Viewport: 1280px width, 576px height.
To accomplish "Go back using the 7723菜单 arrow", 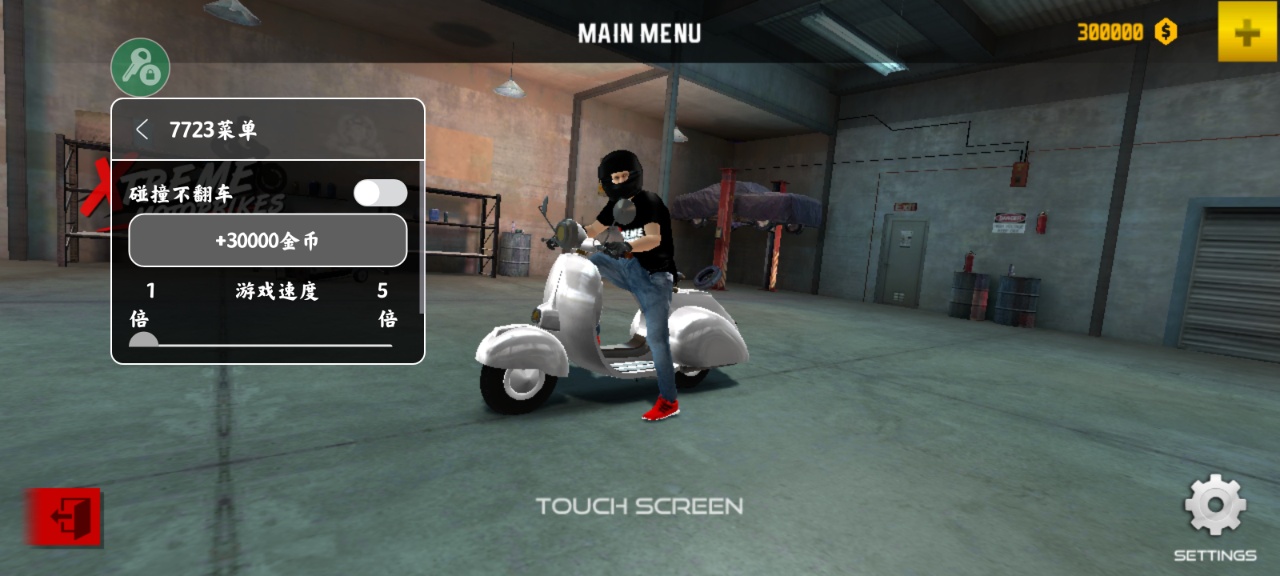I will [142, 129].
